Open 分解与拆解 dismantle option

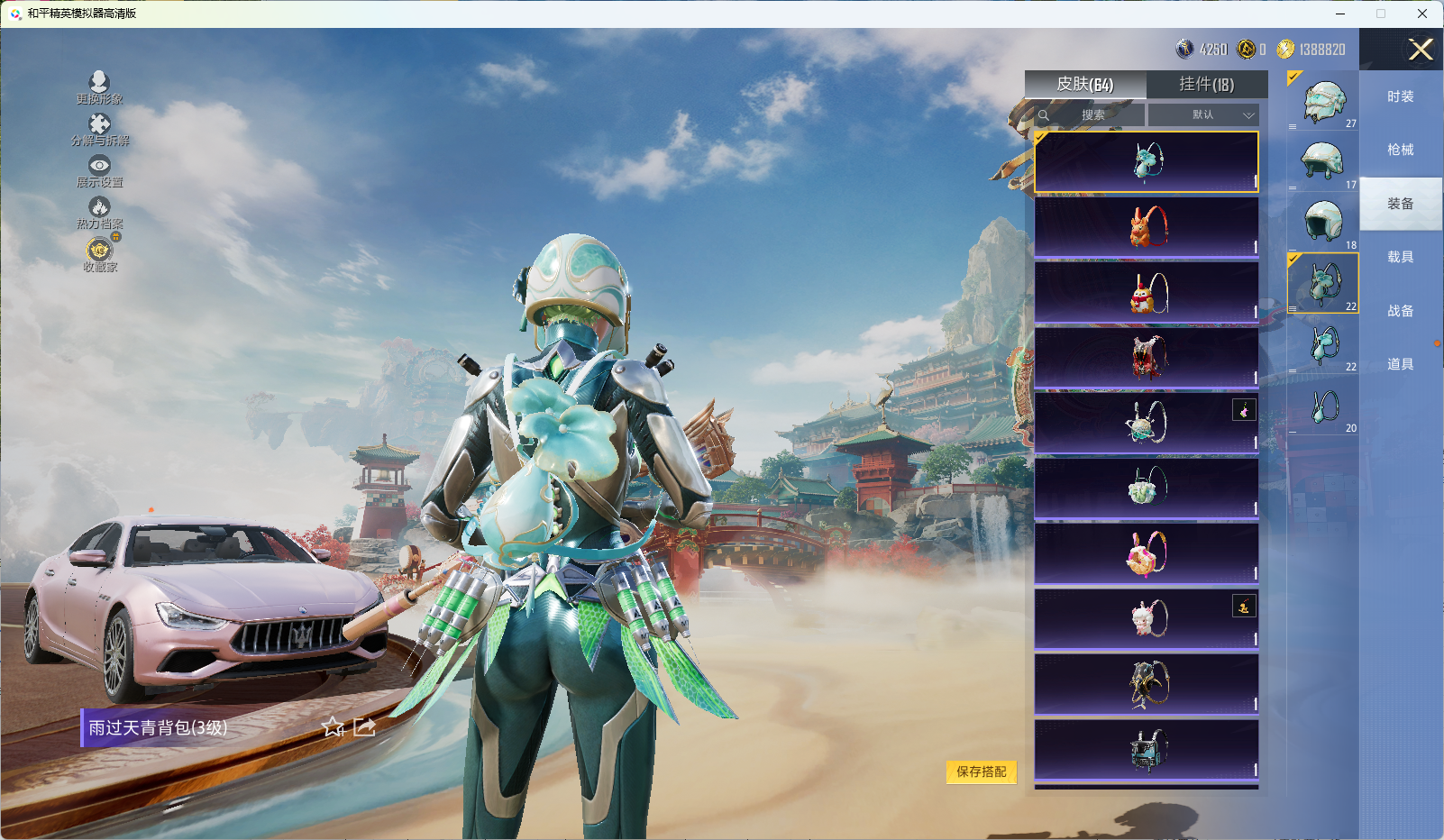coord(99,129)
